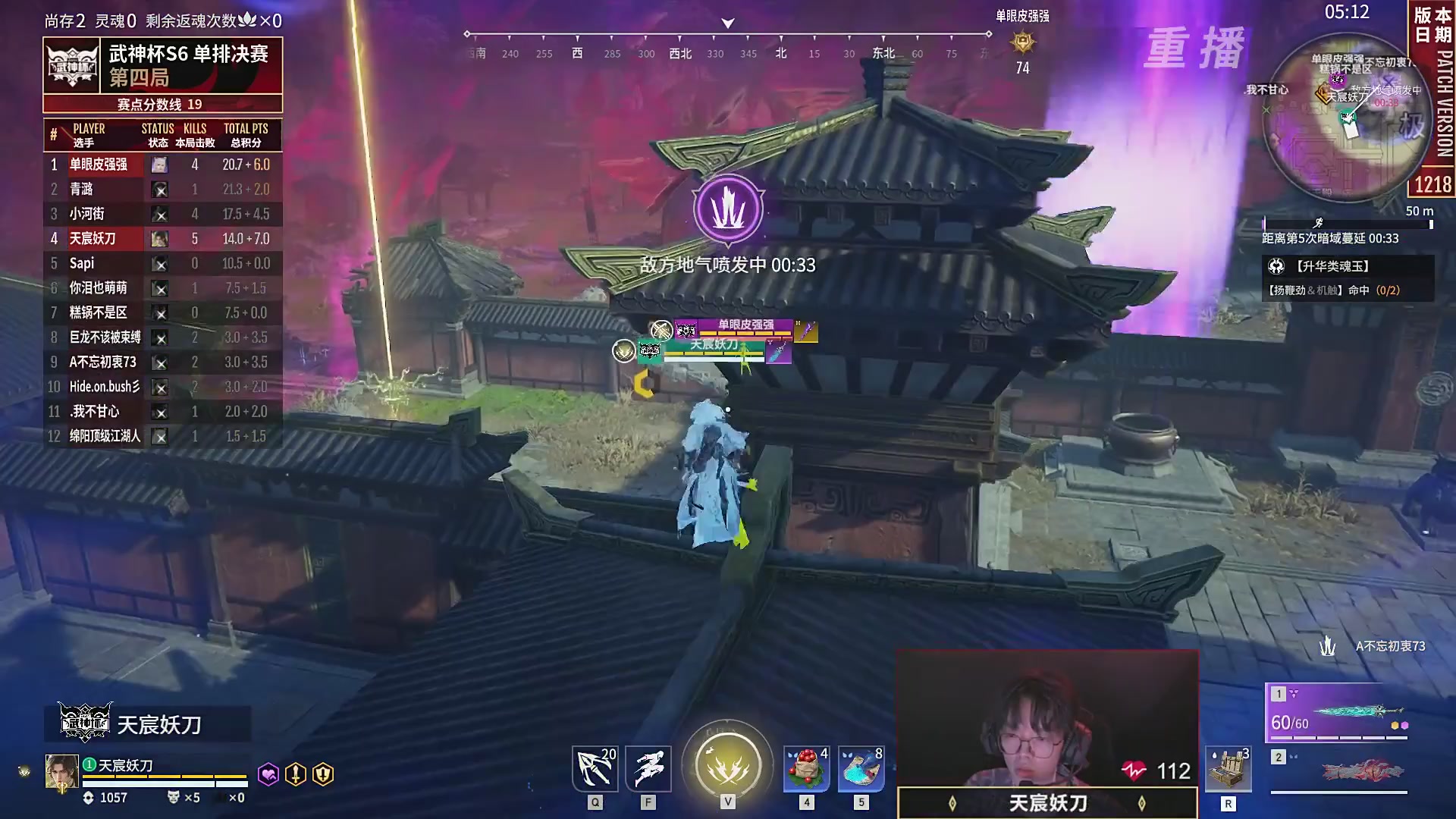Image resolution: width=1456 pixels, height=819 pixels.
Task: Select the Q skill grappling hook icon
Action: [594, 768]
